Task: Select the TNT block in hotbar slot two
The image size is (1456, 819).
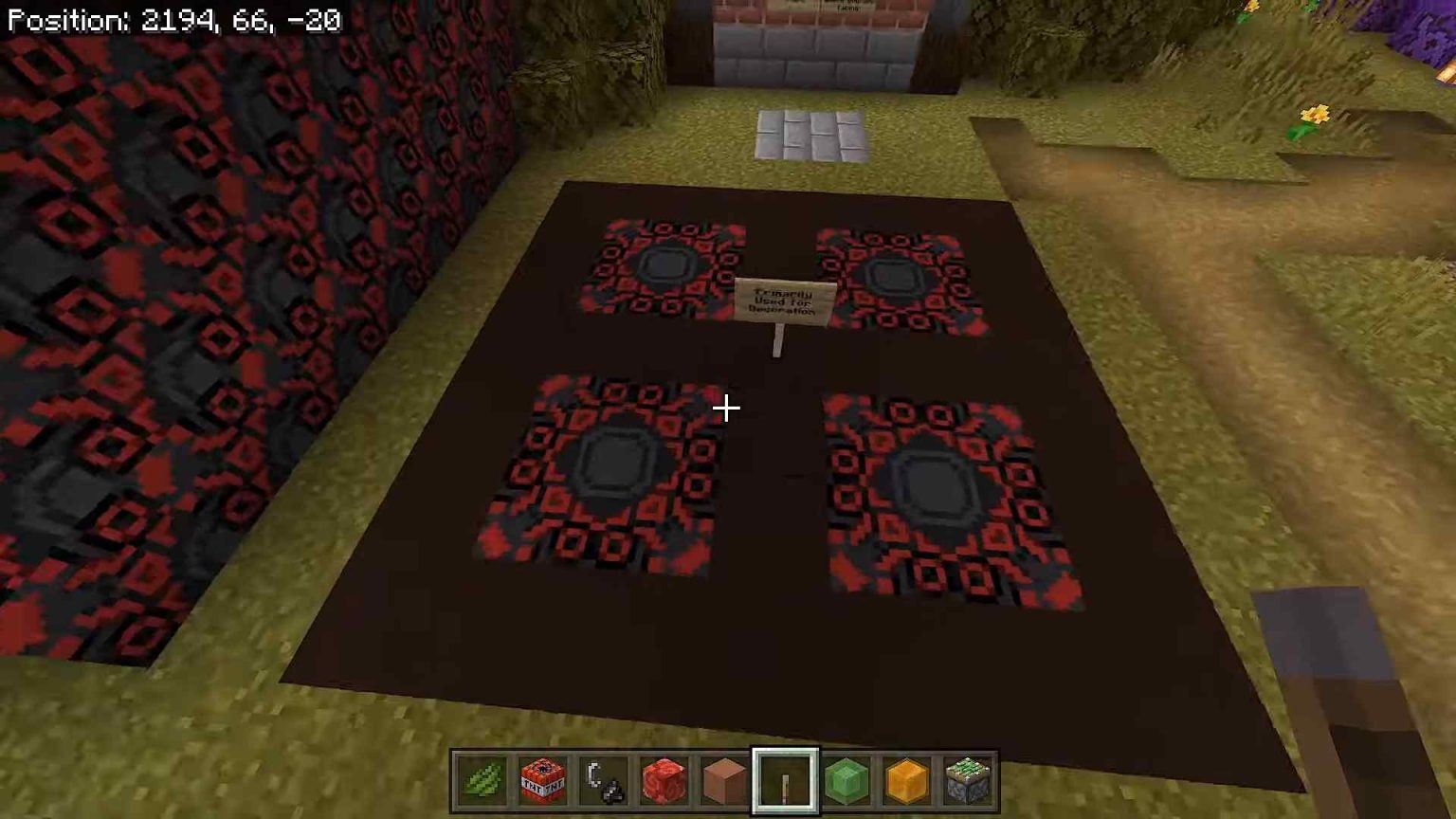Action: click(x=541, y=779)
